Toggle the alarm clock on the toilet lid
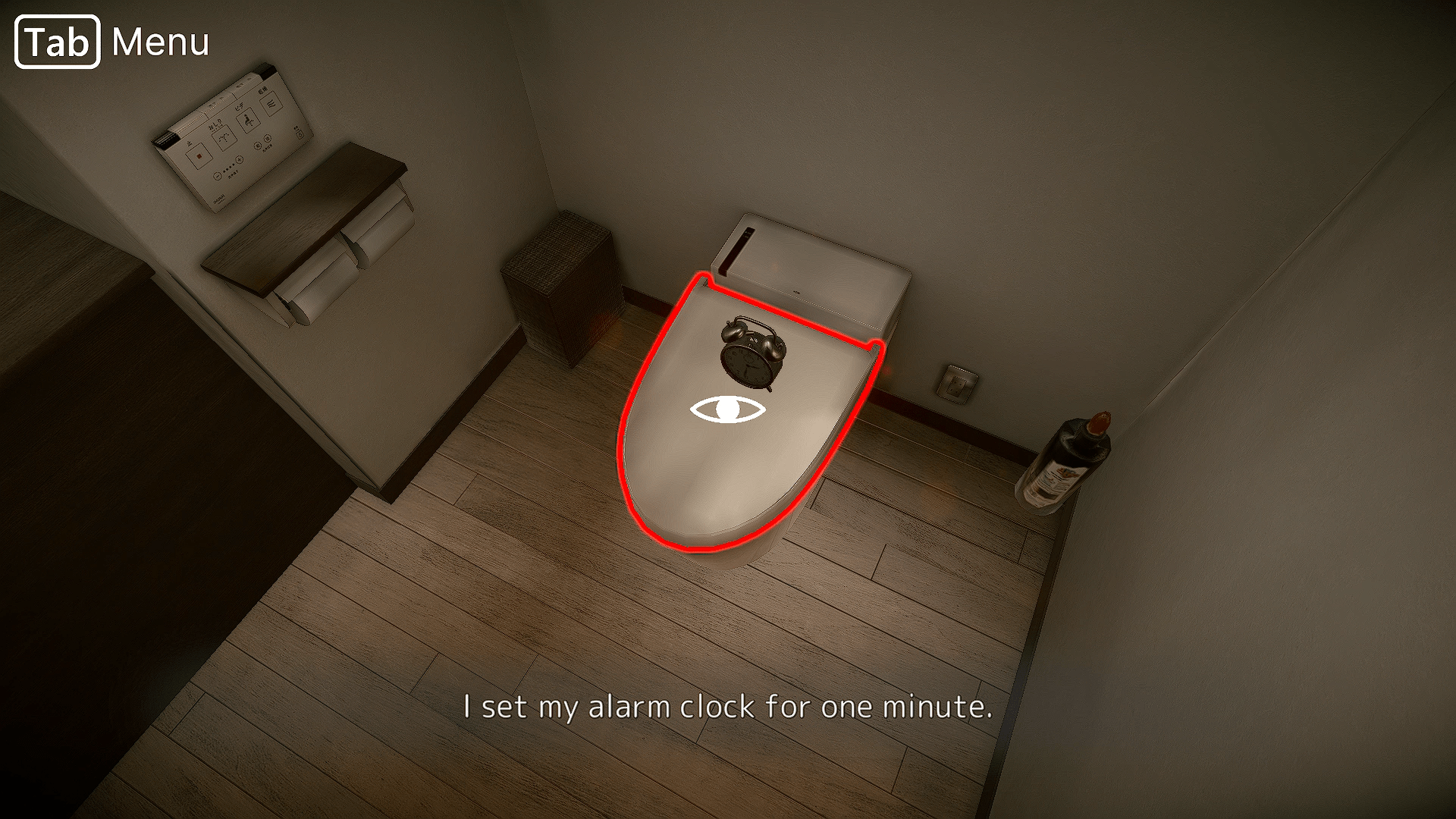 coord(749,353)
